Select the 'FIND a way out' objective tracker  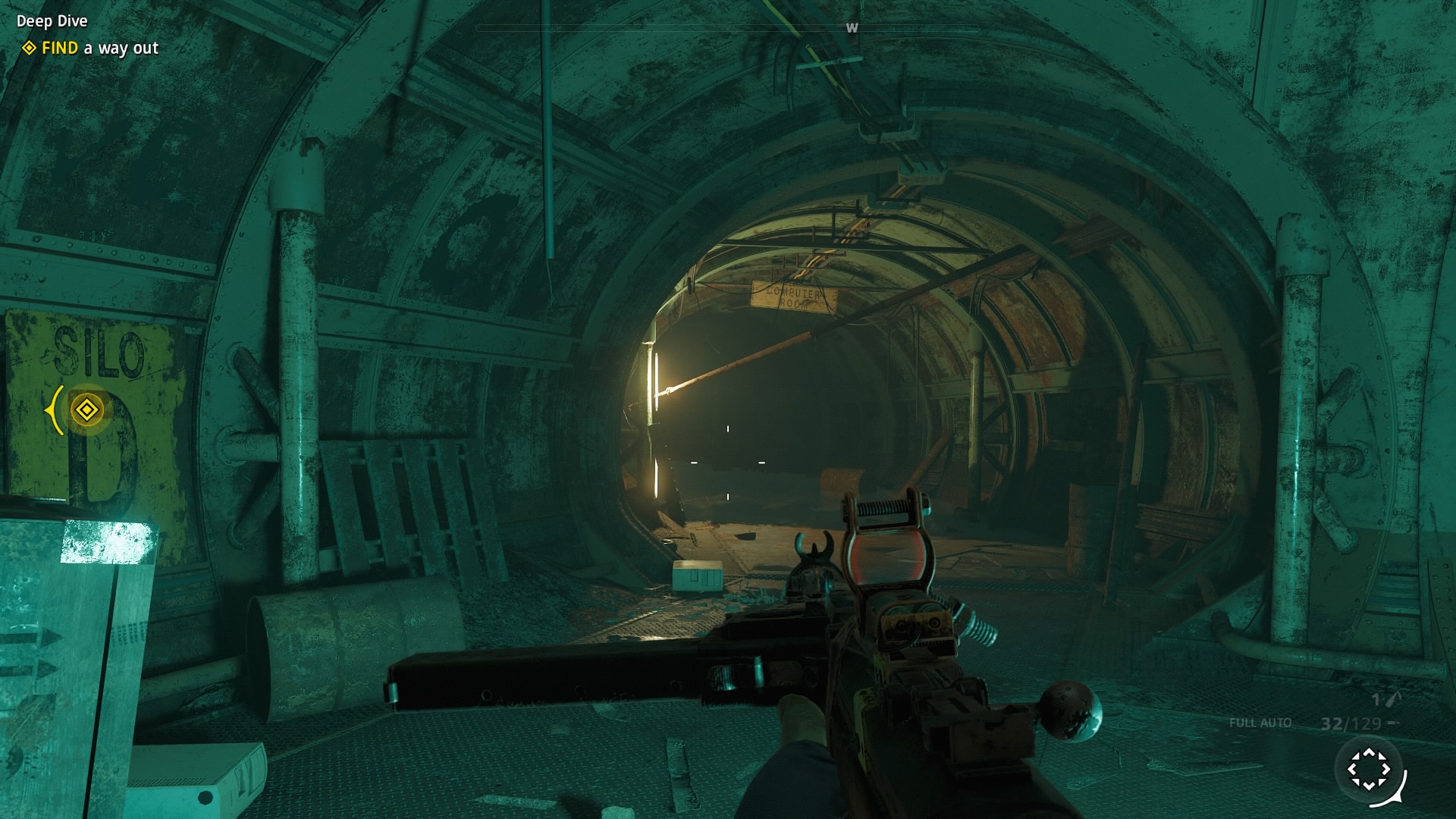click(99, 49)
